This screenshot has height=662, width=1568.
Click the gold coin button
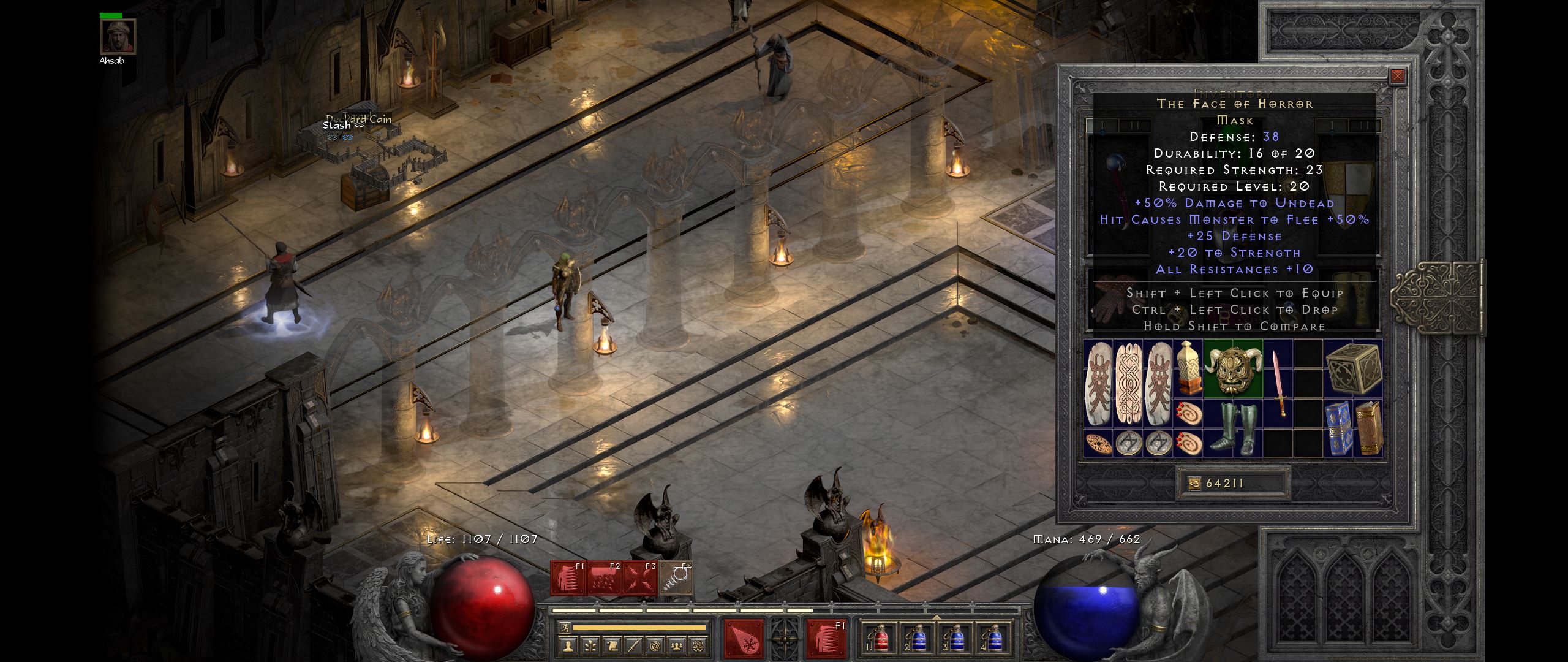[x=1195, y=484]
